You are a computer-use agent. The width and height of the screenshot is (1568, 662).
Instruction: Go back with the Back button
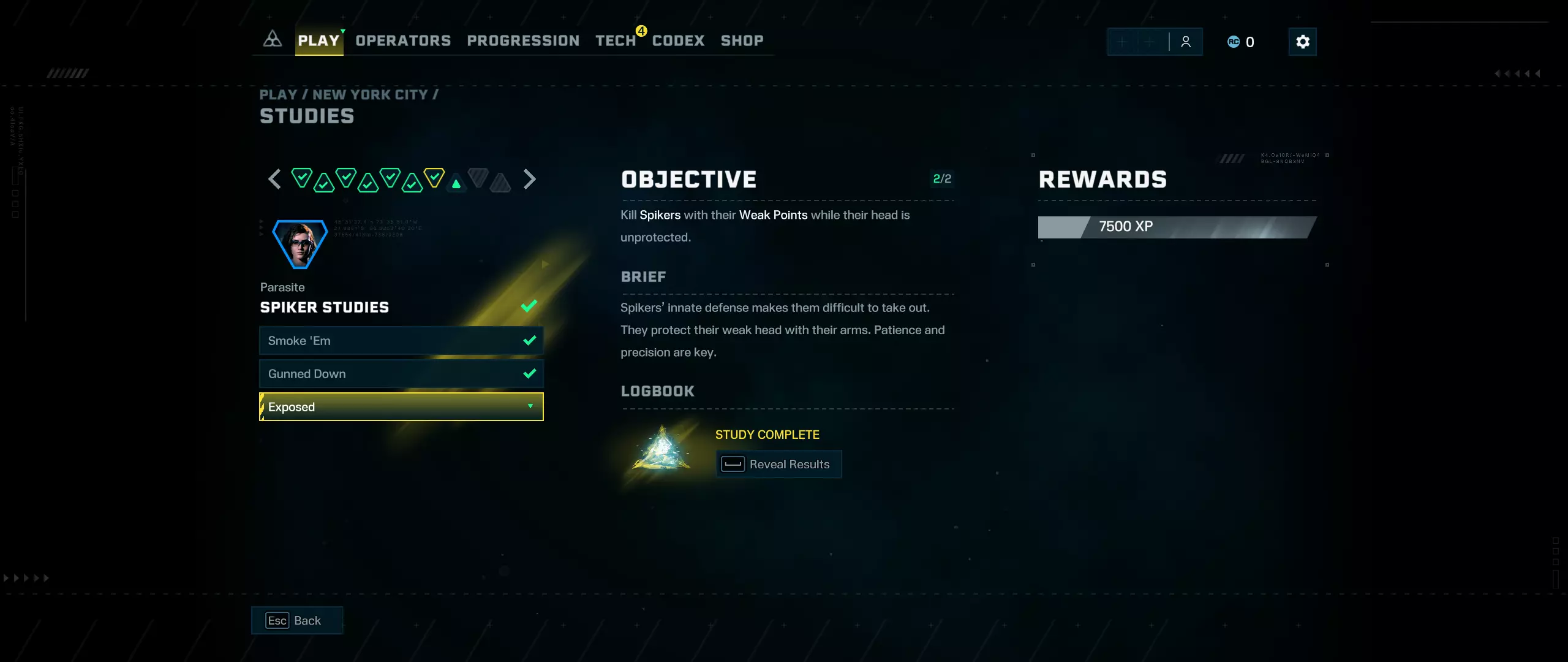tap(296, 620)
